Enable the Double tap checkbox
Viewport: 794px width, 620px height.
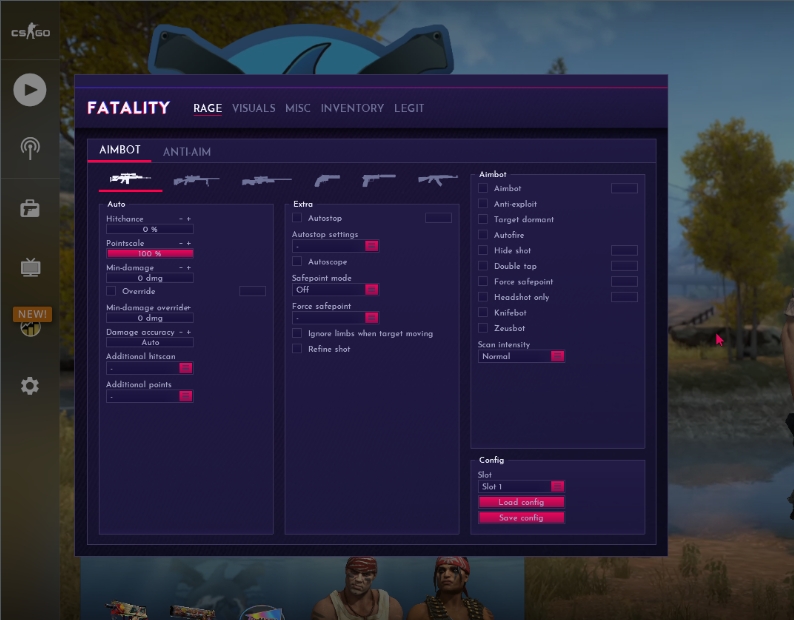483,266
